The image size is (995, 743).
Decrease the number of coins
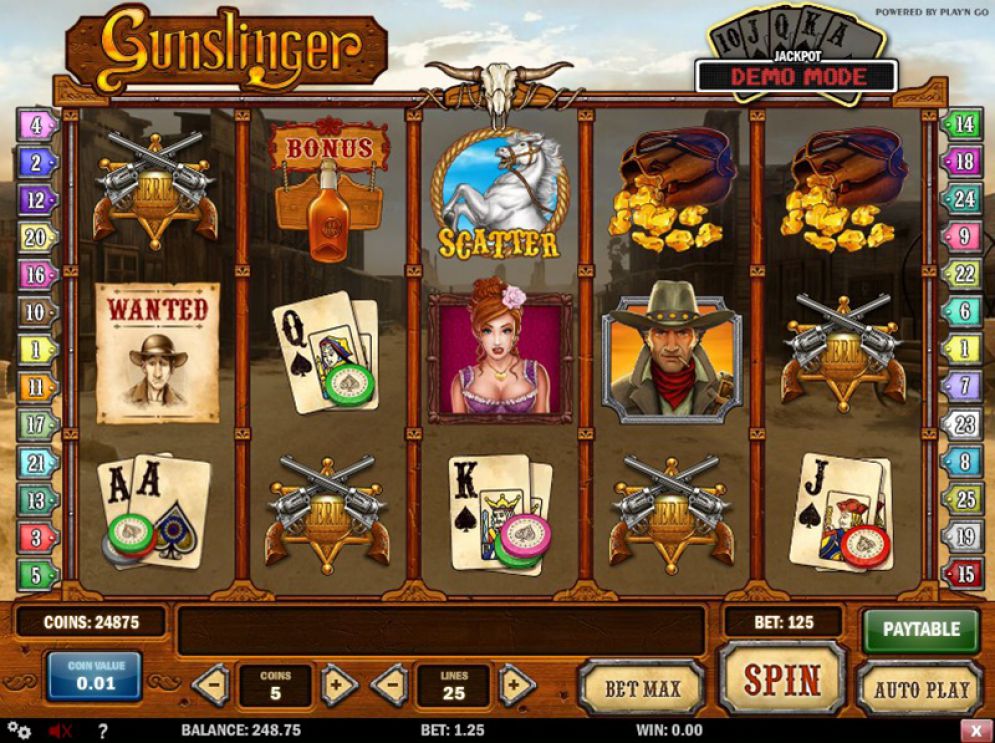211,686
